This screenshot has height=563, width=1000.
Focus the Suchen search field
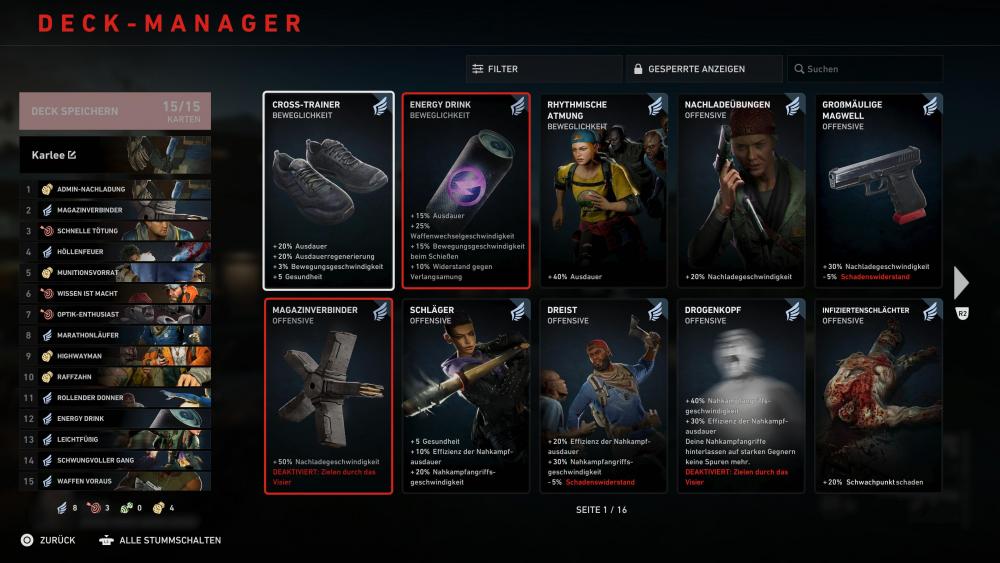(864, 69)
